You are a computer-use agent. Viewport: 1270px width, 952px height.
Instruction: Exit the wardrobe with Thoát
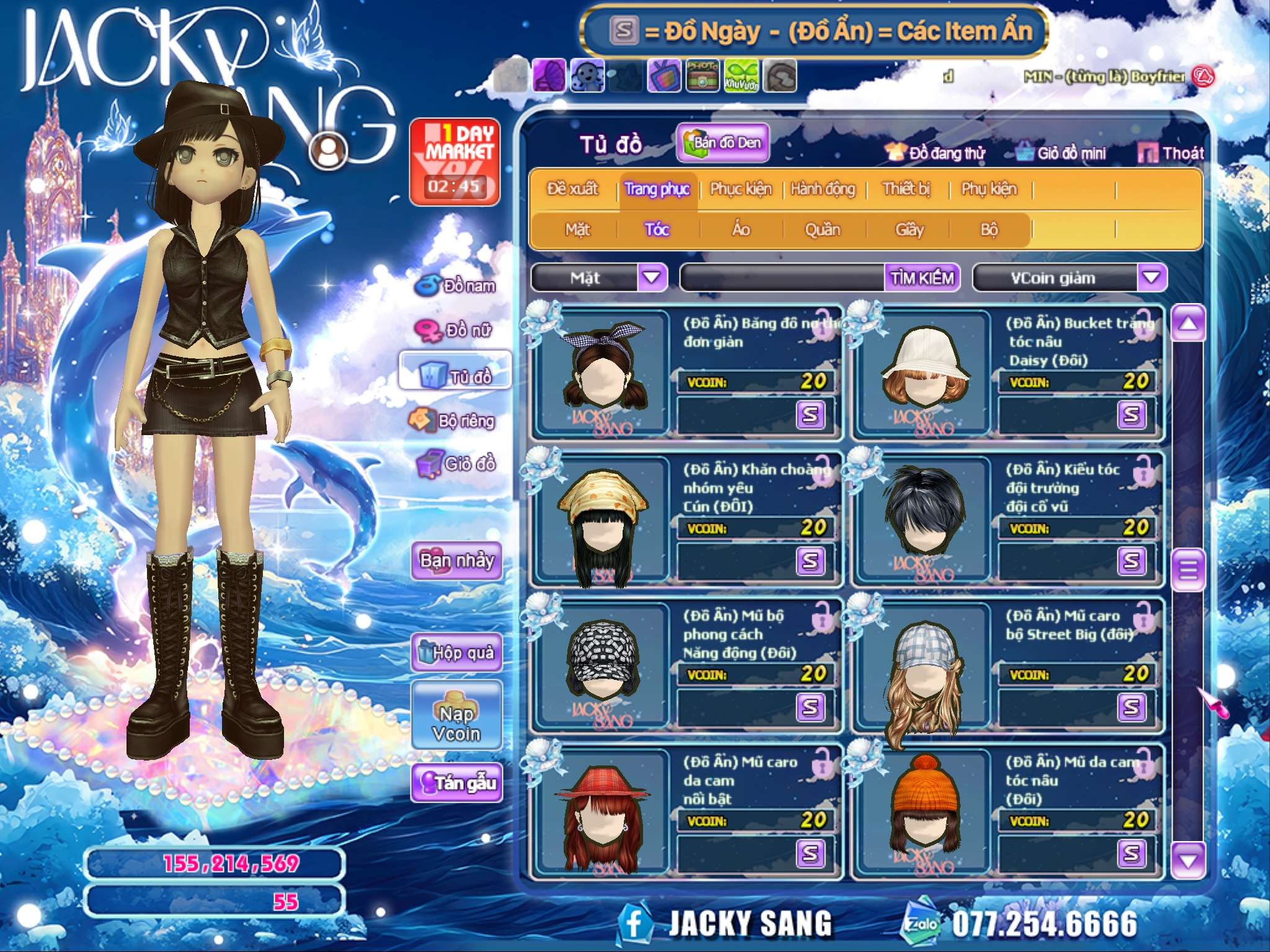[x=1171, y=153]
